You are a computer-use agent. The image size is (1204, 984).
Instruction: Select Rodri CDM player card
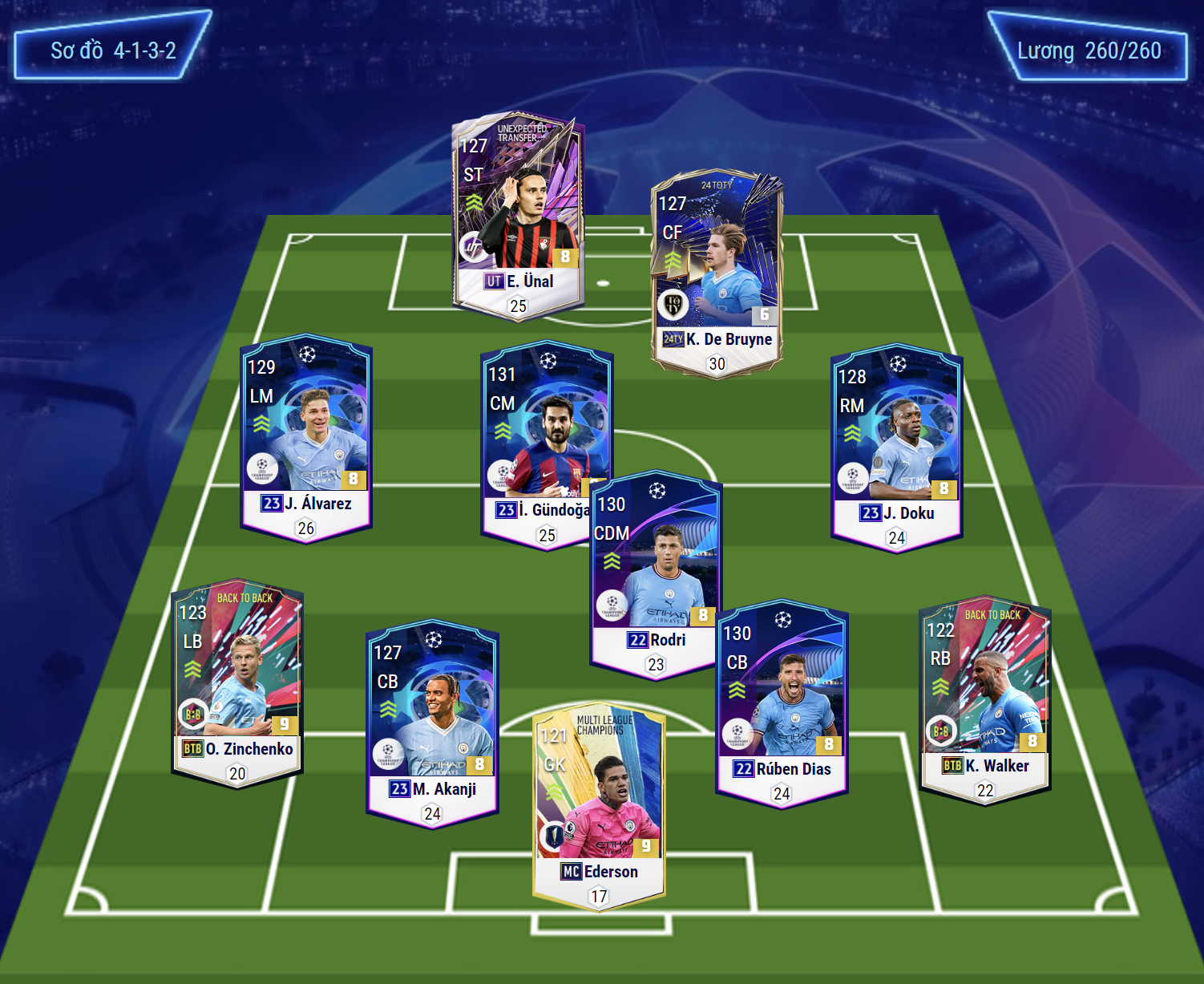coord(656,573)
